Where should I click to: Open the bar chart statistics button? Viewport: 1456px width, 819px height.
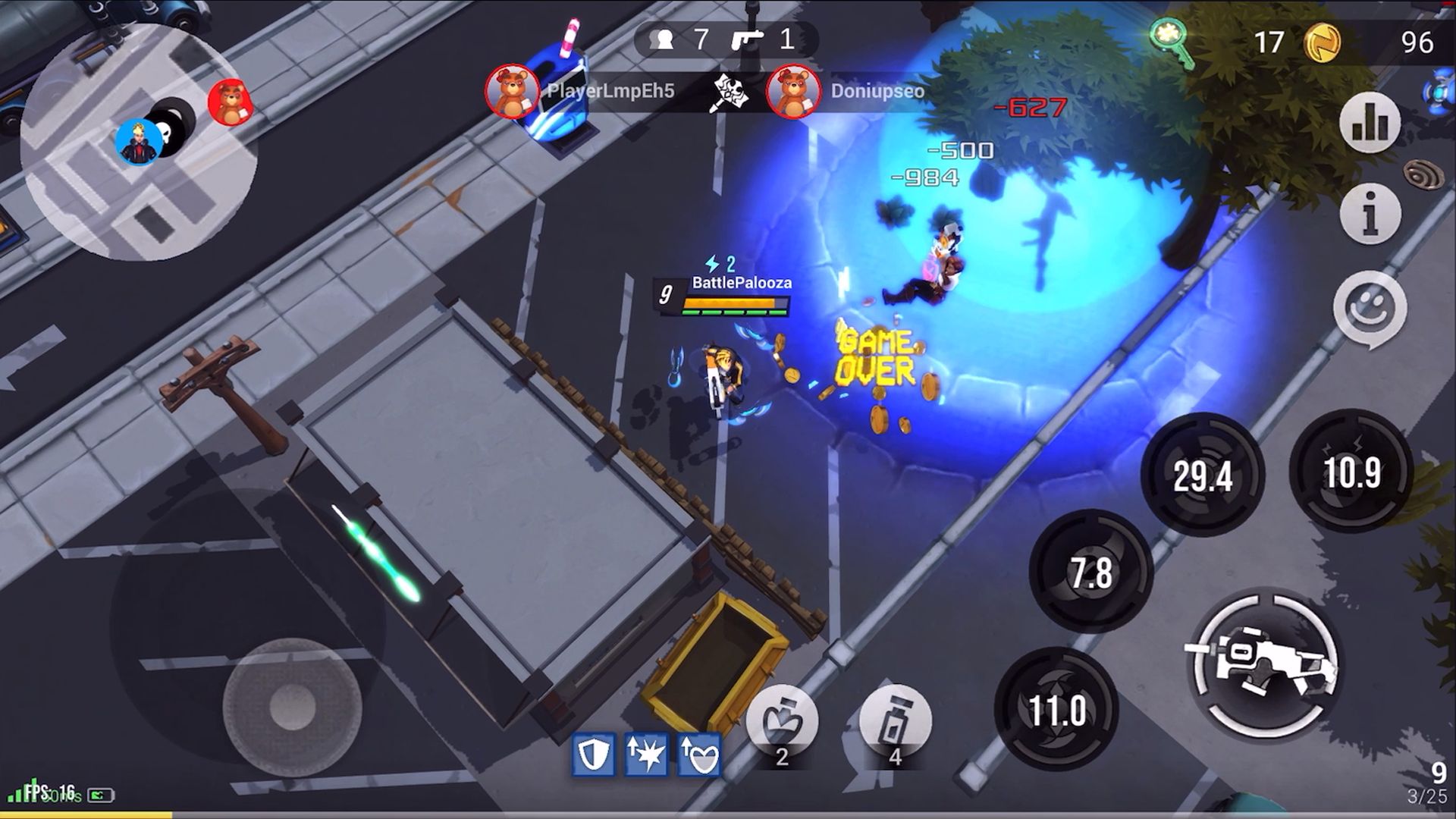coord(1370,123)
